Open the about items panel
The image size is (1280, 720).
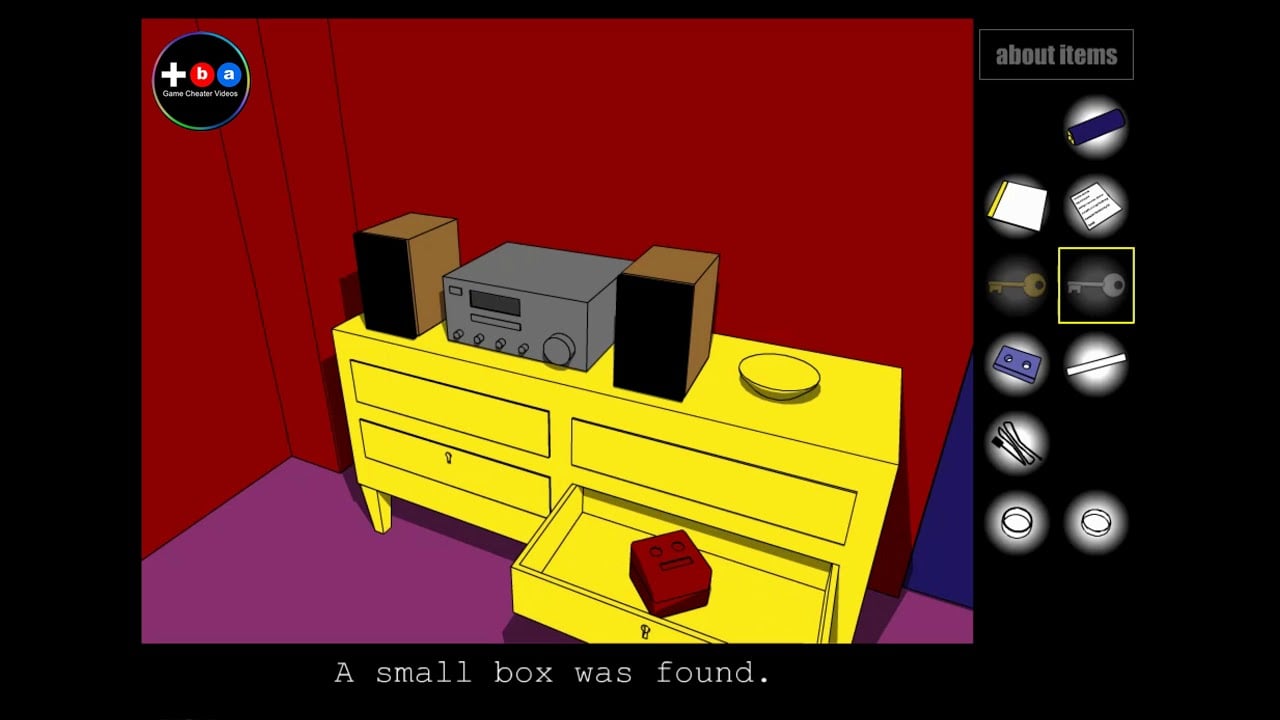point(1056,55)
